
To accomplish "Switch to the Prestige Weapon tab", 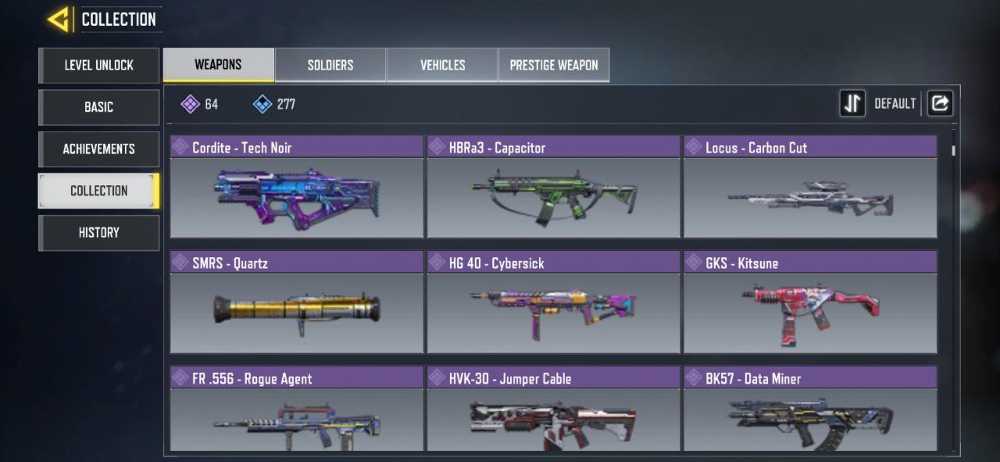I will pos(554,65).
